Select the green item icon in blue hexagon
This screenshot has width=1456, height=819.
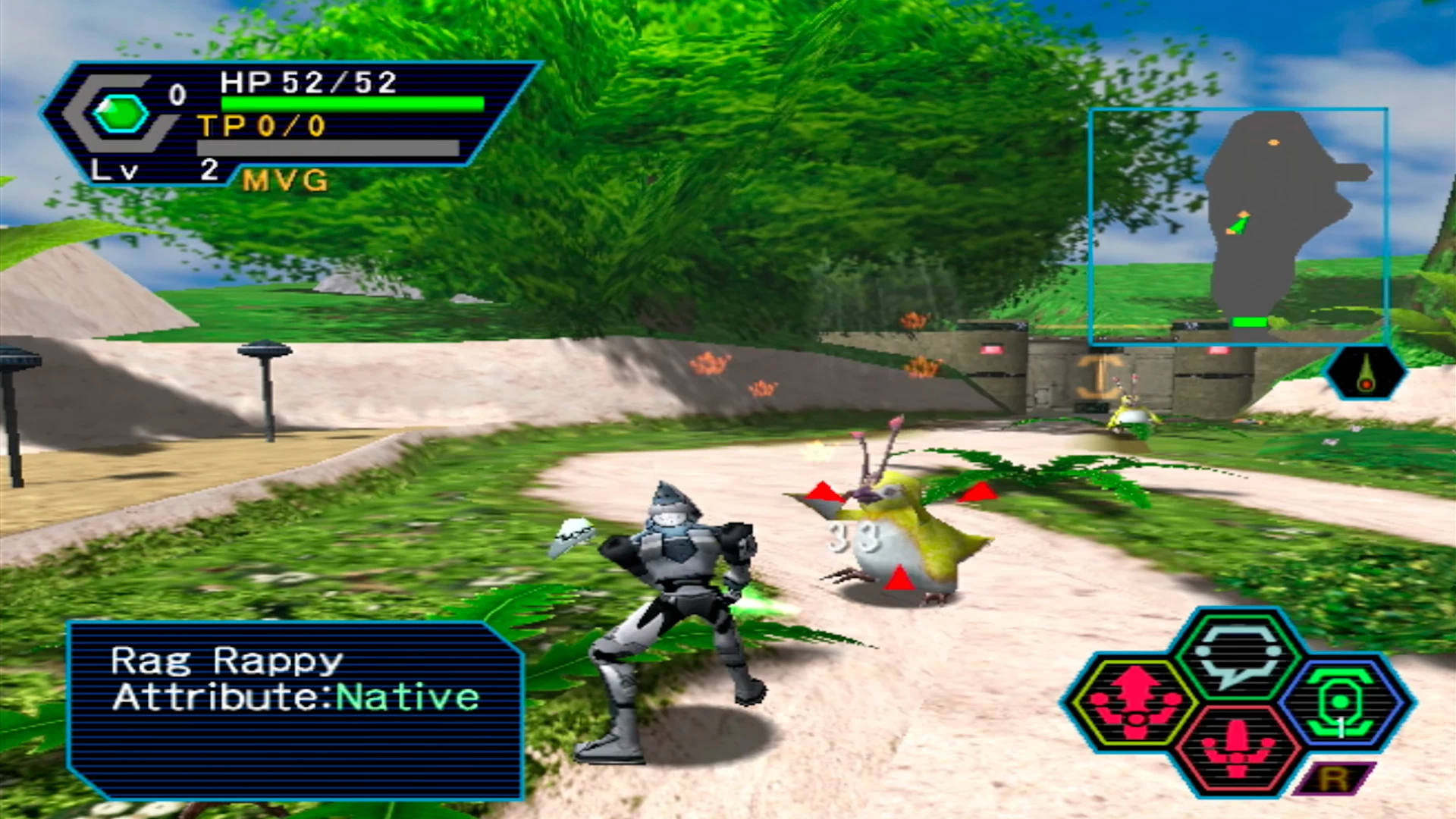(x=1341, y=703)
